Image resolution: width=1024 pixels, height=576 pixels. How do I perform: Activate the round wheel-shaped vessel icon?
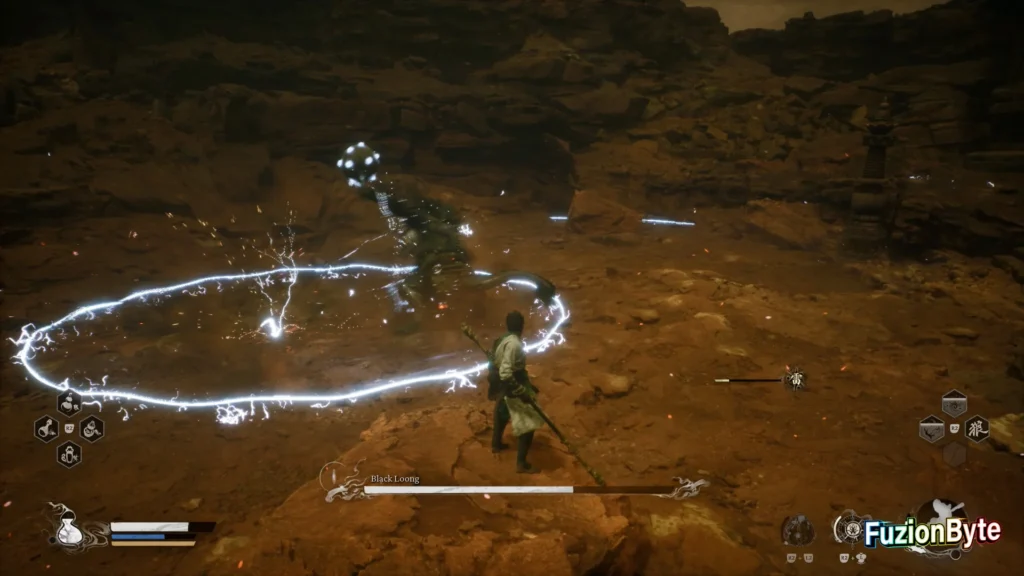click(x=851, y=528)
